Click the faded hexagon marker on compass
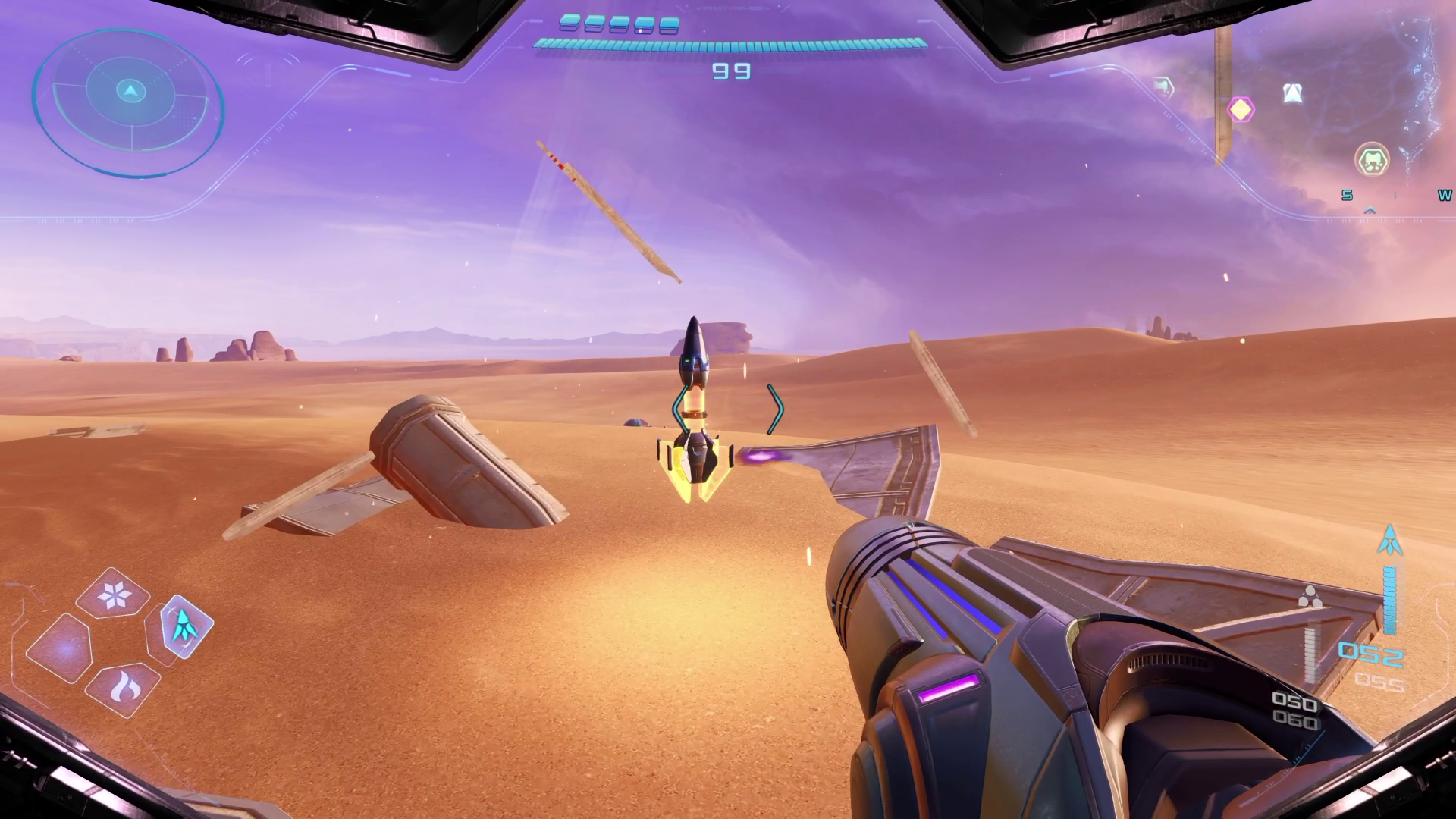1456x819 pixels. tap(1163, 87)
